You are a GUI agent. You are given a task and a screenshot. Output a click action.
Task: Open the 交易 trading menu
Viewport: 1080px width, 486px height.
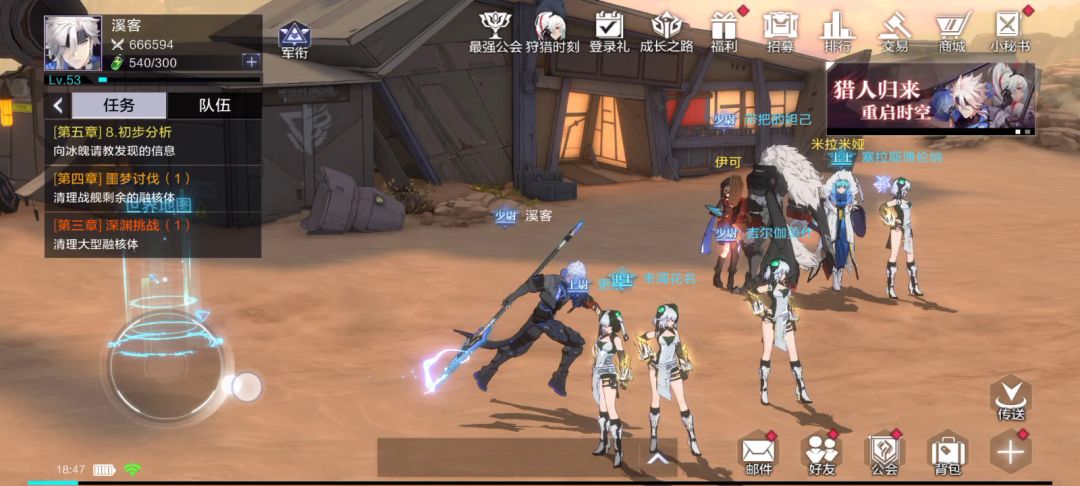pos(895,31)
